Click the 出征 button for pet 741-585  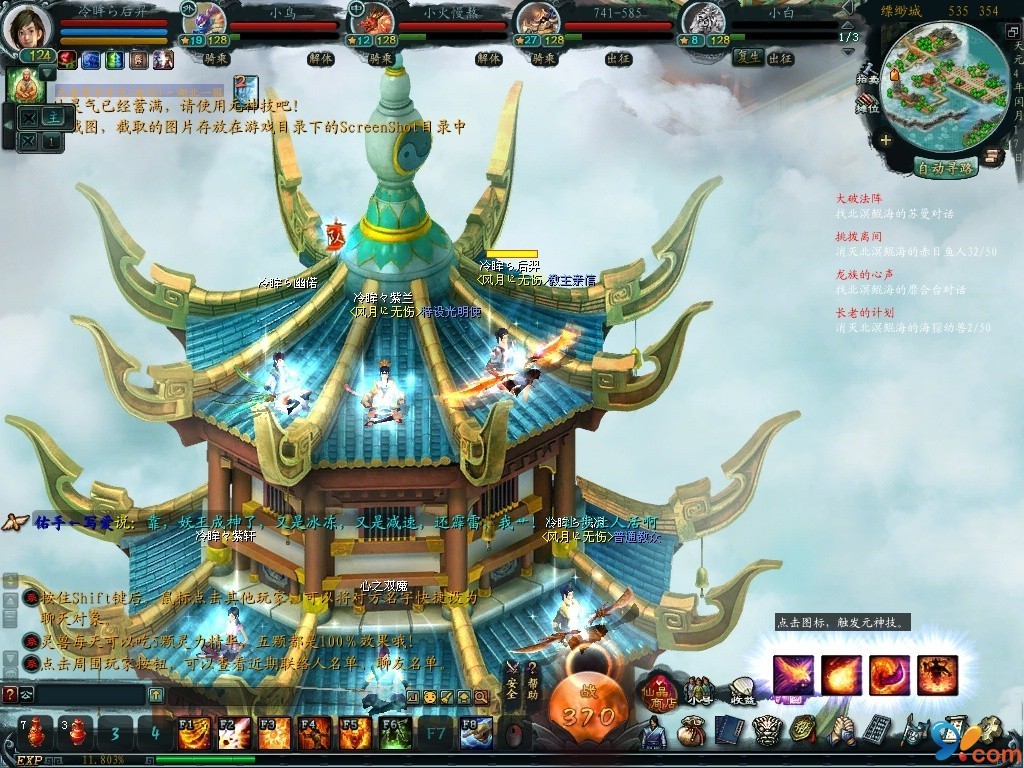[x=618, y=58]
